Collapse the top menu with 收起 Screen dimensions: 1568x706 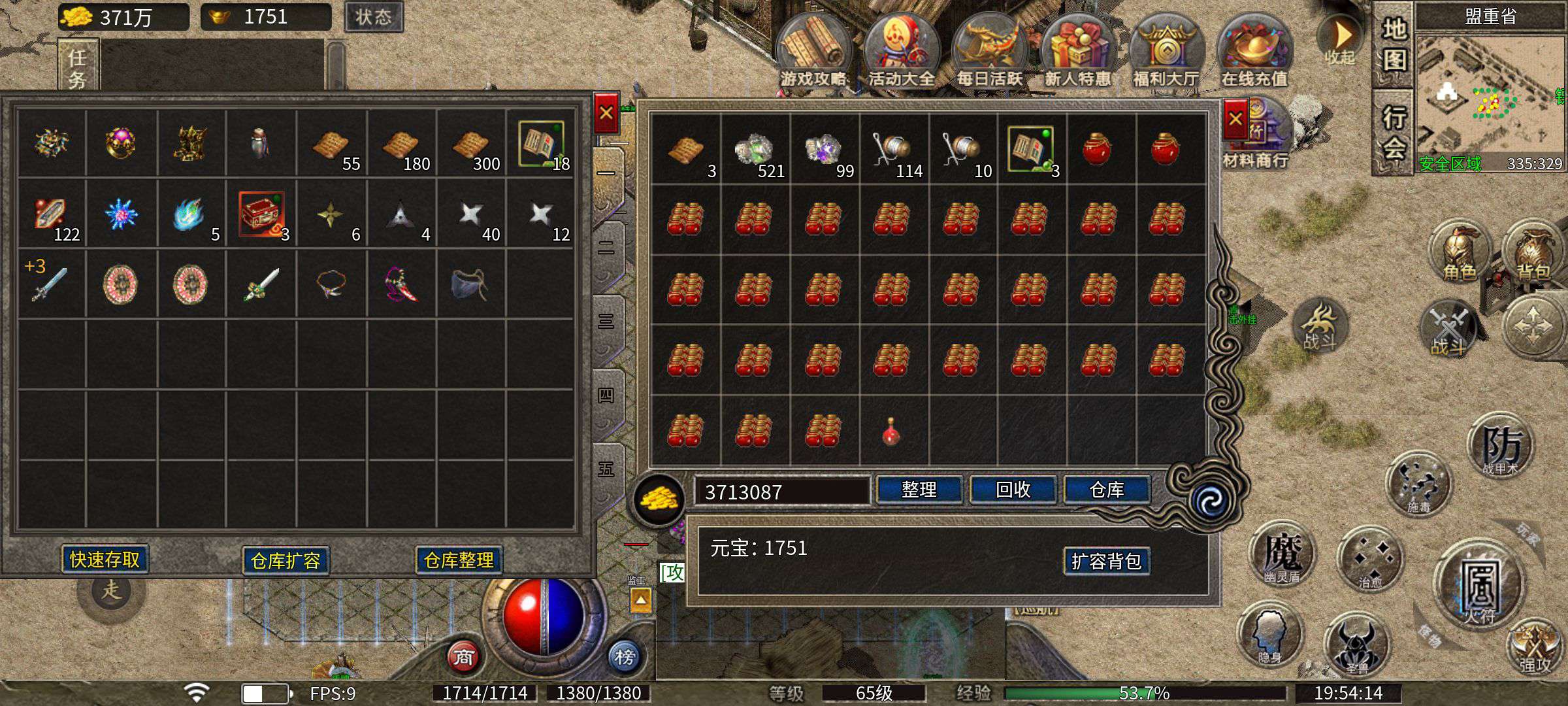(x=1341, y=41)
